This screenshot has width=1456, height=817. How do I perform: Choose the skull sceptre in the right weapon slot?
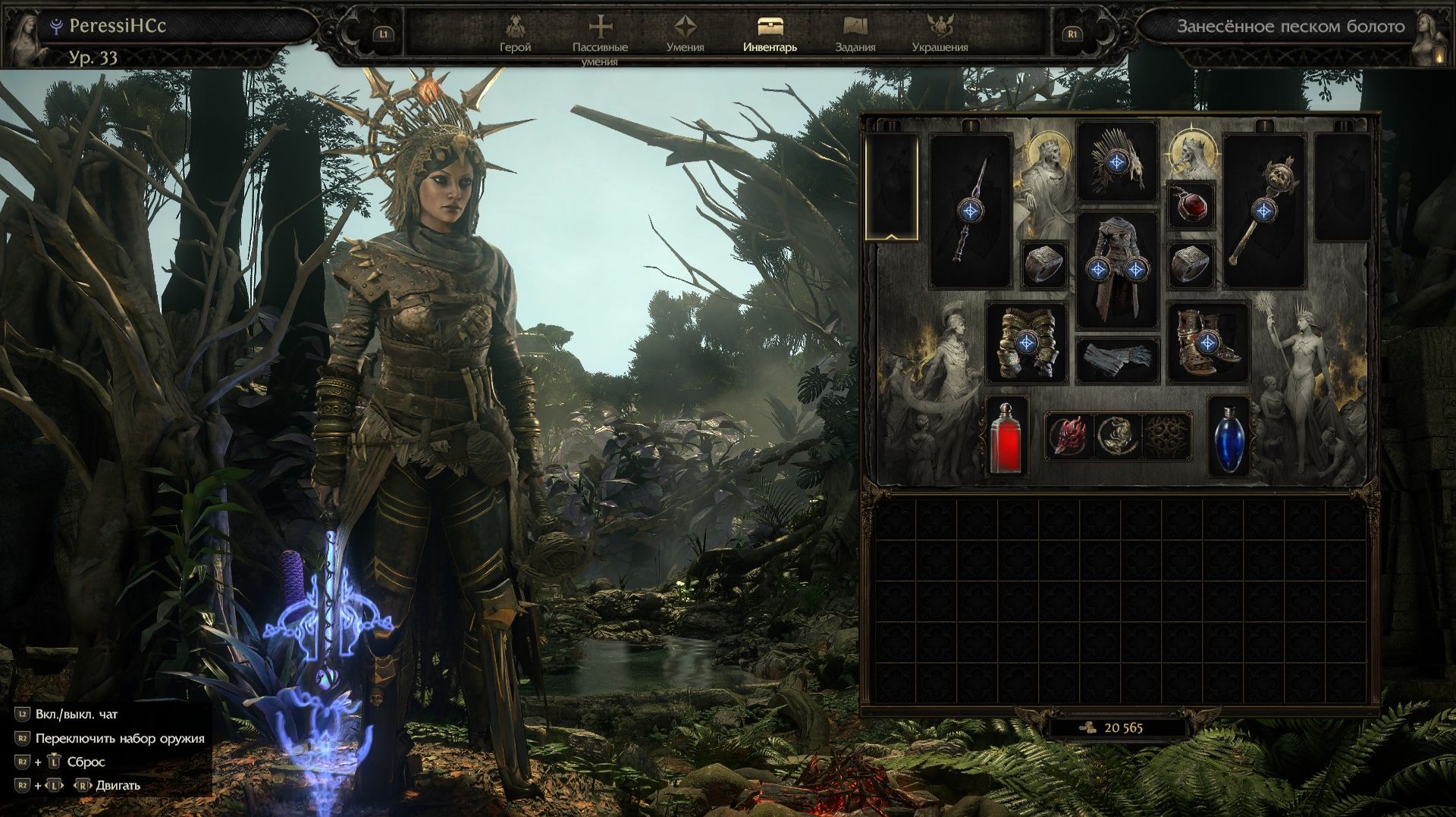point(1263,211)
